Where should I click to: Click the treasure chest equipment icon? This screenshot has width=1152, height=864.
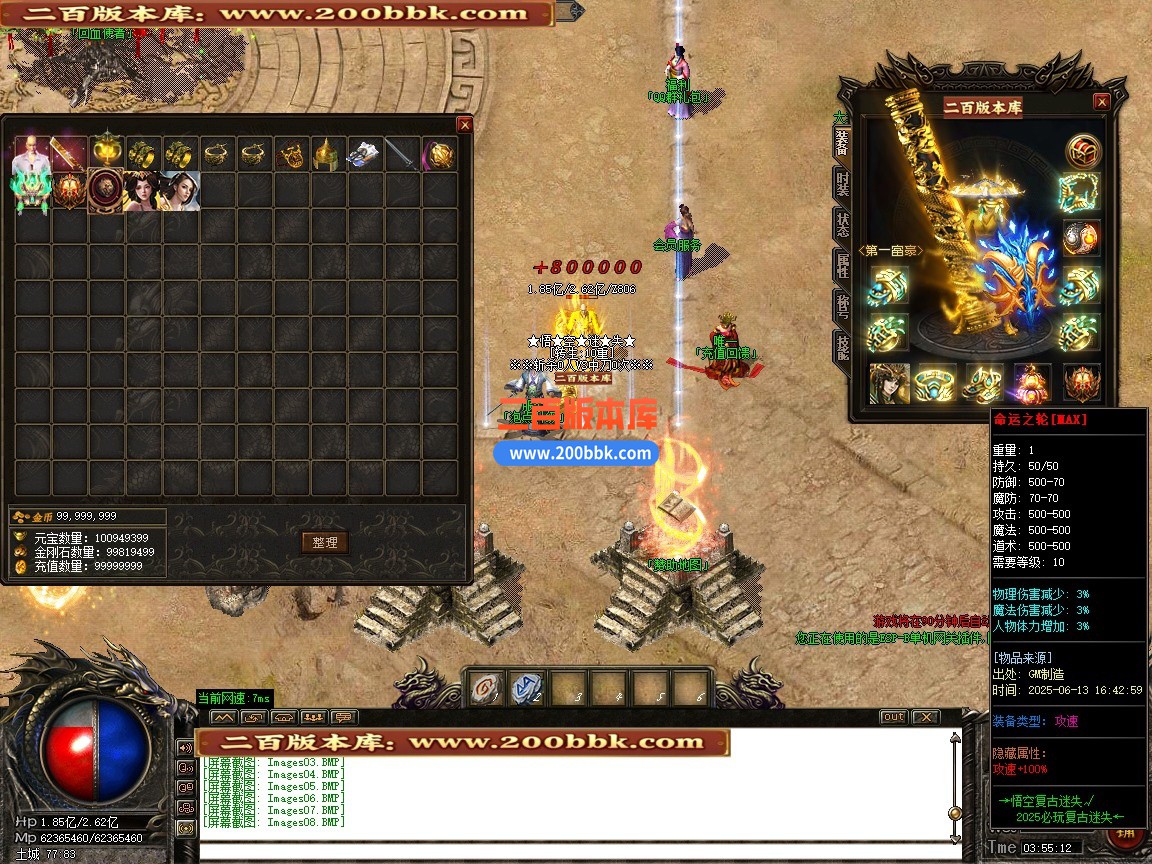click(x=1081, y=150)
